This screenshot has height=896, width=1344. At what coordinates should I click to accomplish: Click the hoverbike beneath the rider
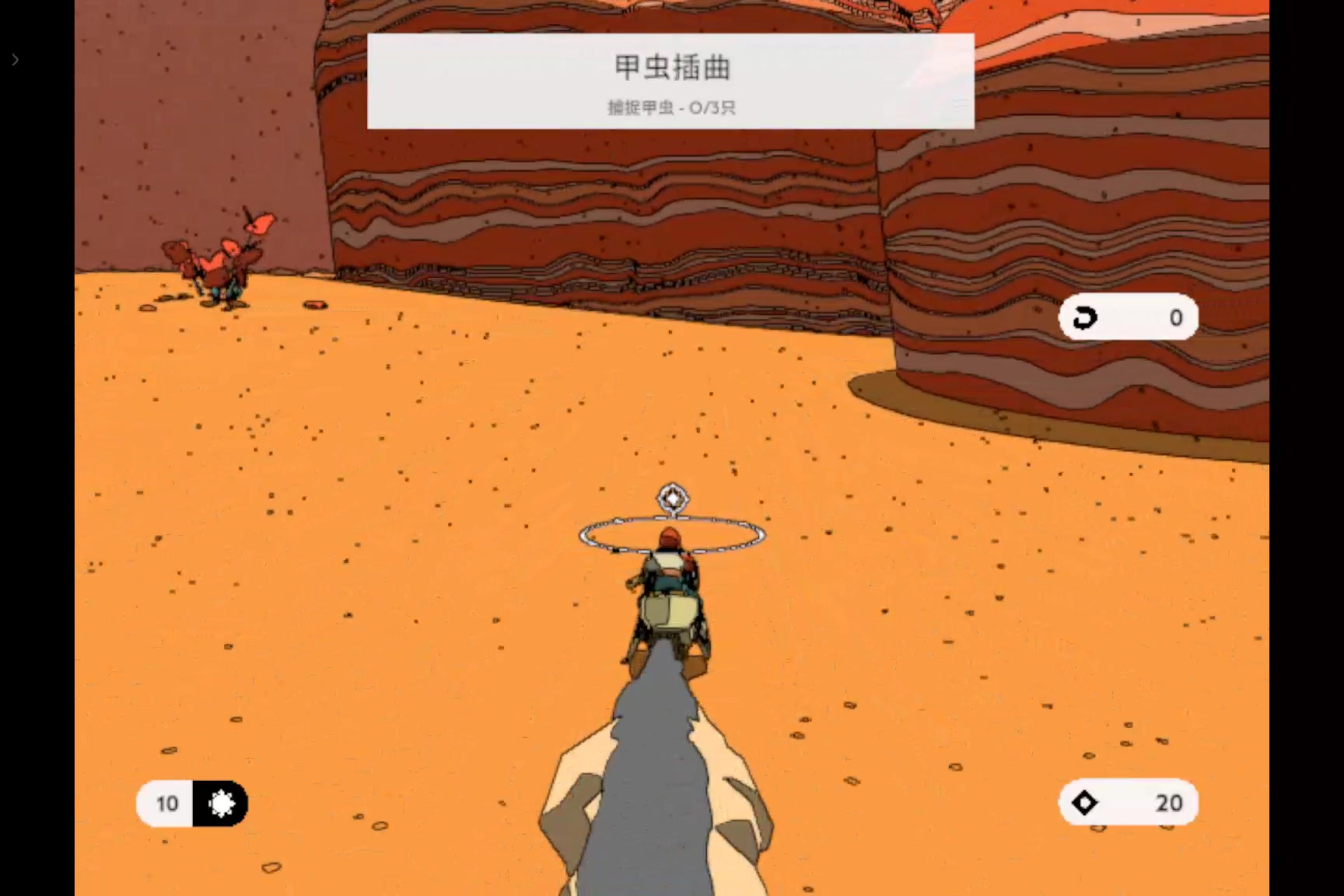[670, 622]
